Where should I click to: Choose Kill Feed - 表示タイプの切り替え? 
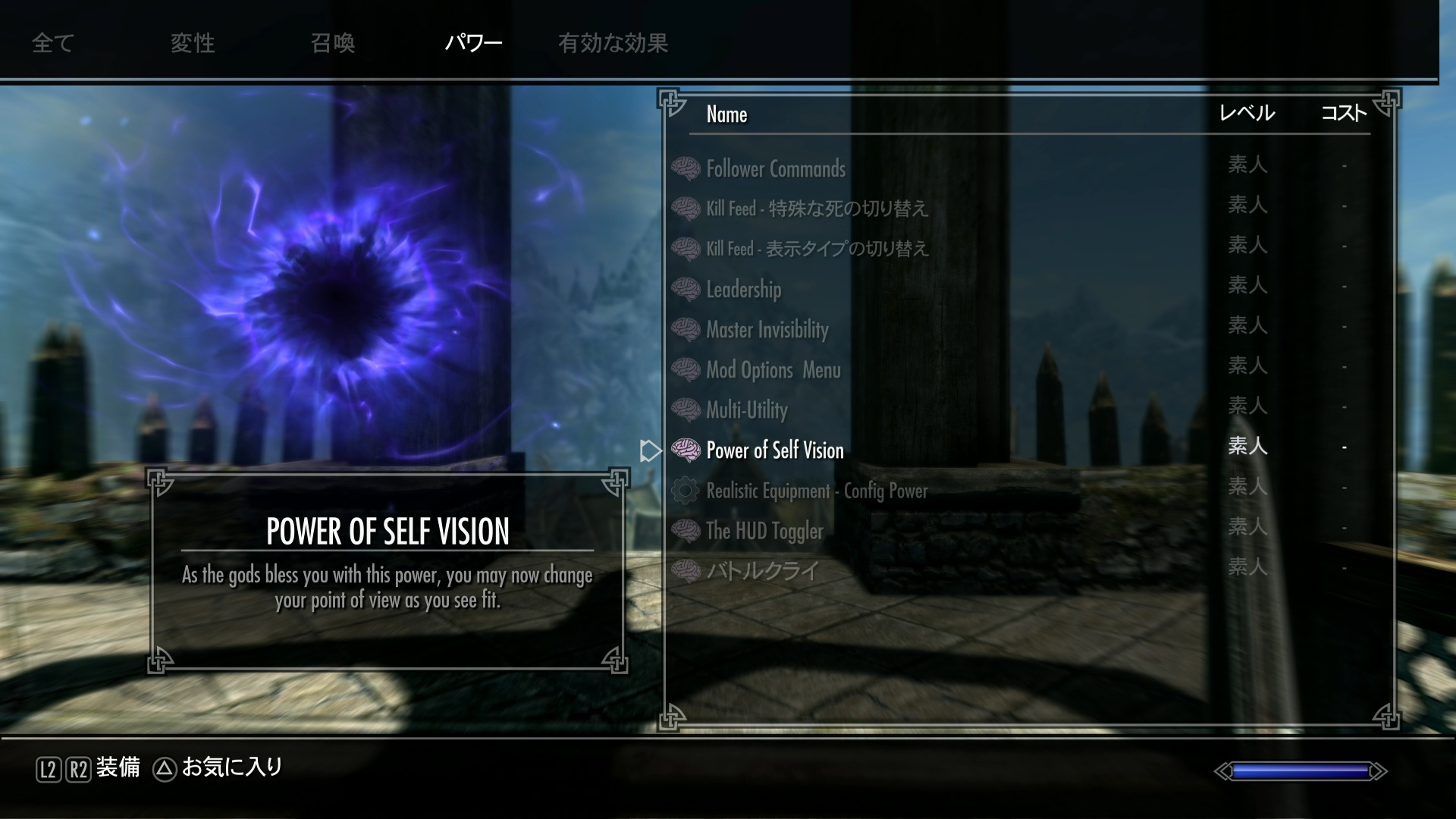(817, 249)
